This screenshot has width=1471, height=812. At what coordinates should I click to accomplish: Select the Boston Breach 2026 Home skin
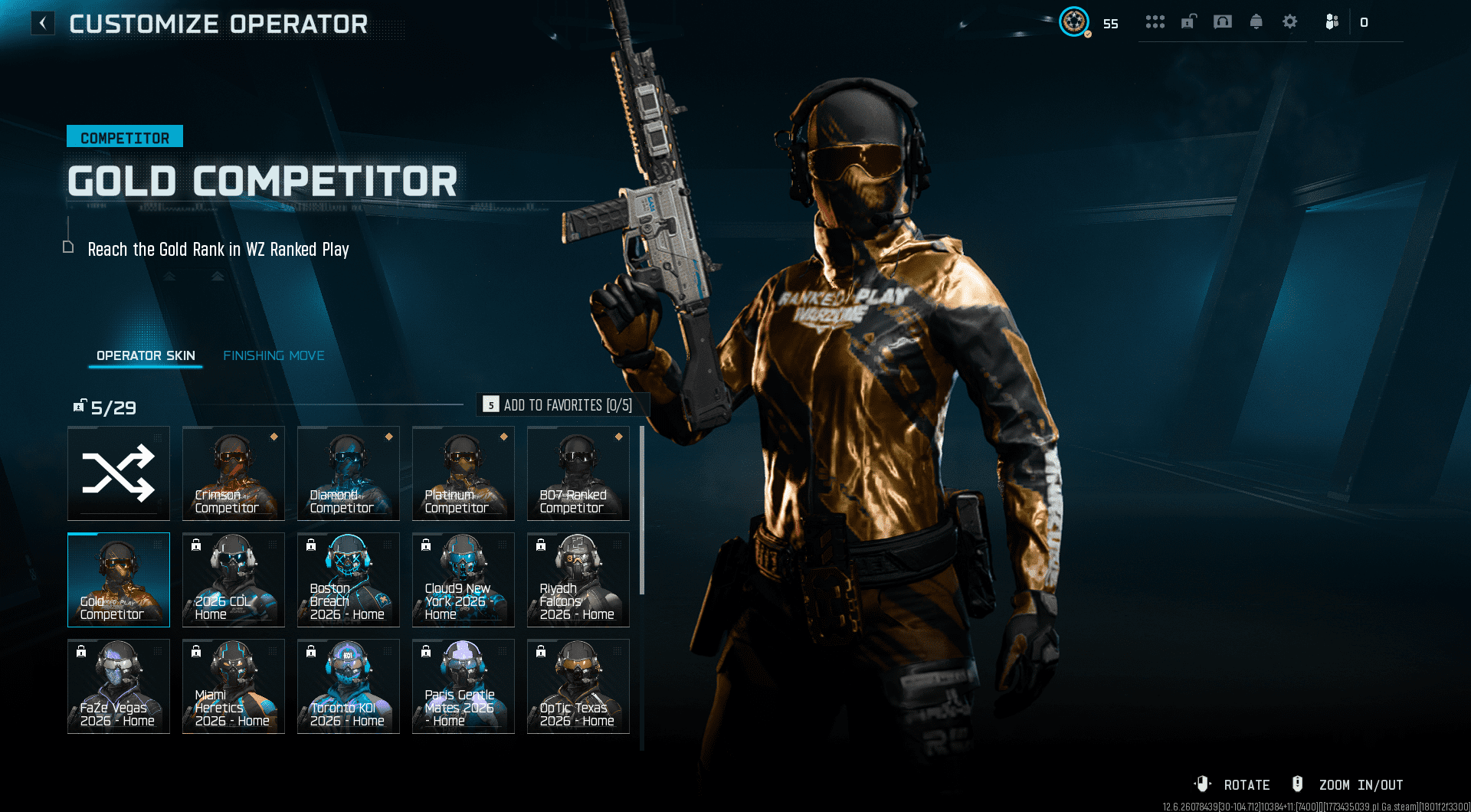coord(349,579)
